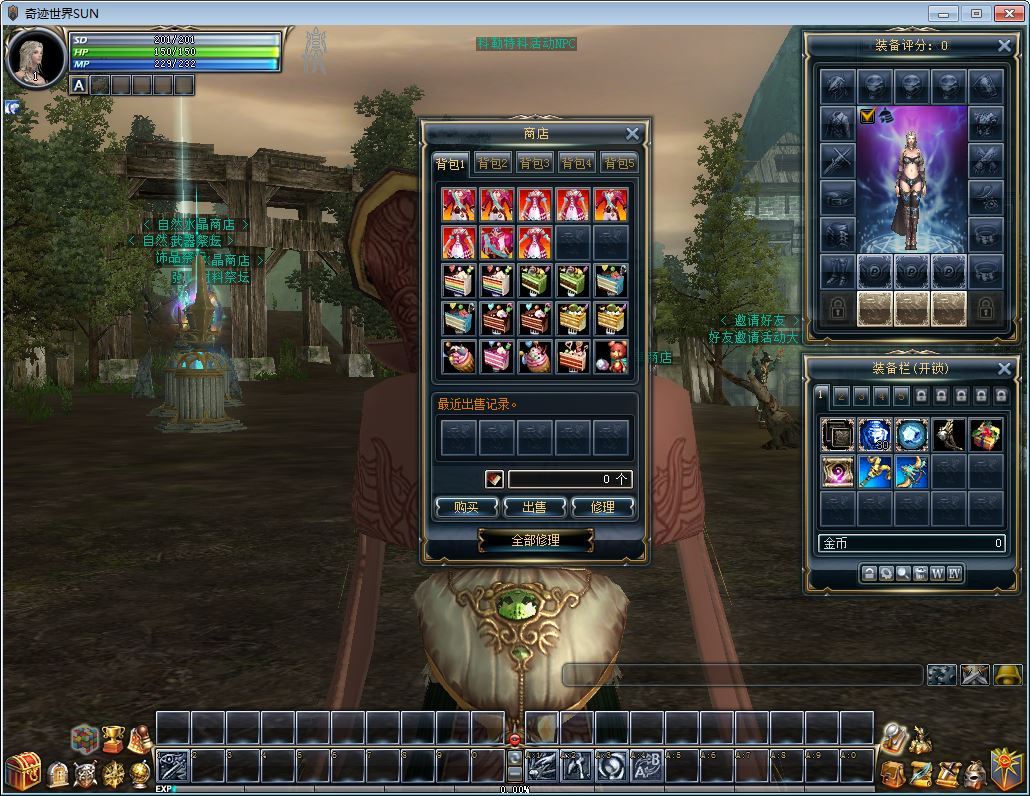1030x796 pixels.
Task: Click the chat input box
Action: click(742, 675)
